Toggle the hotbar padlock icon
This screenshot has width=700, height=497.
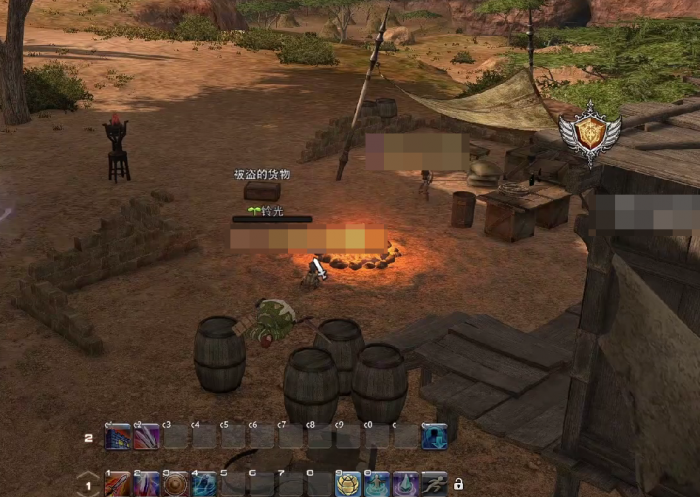pyautogui.click(x=459, y=484)
